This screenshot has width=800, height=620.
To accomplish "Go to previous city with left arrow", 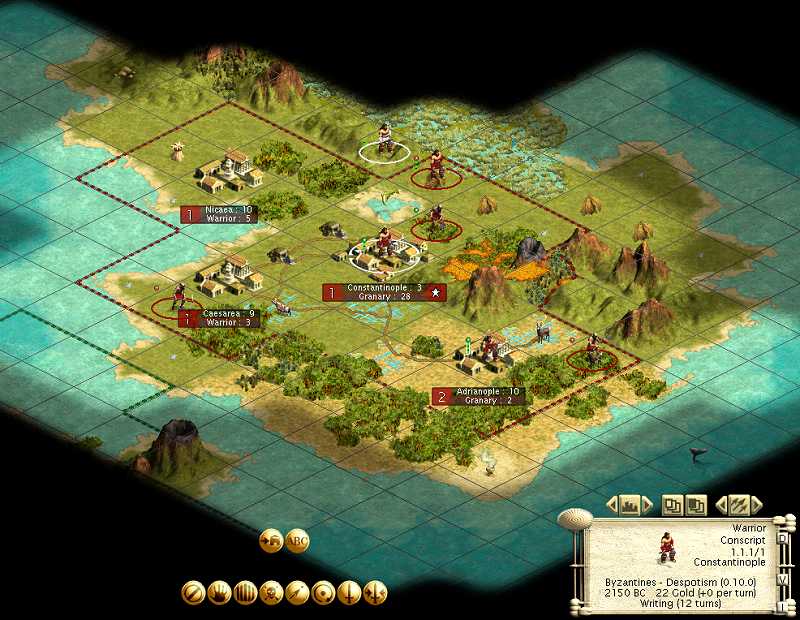I will pos(614,505).
